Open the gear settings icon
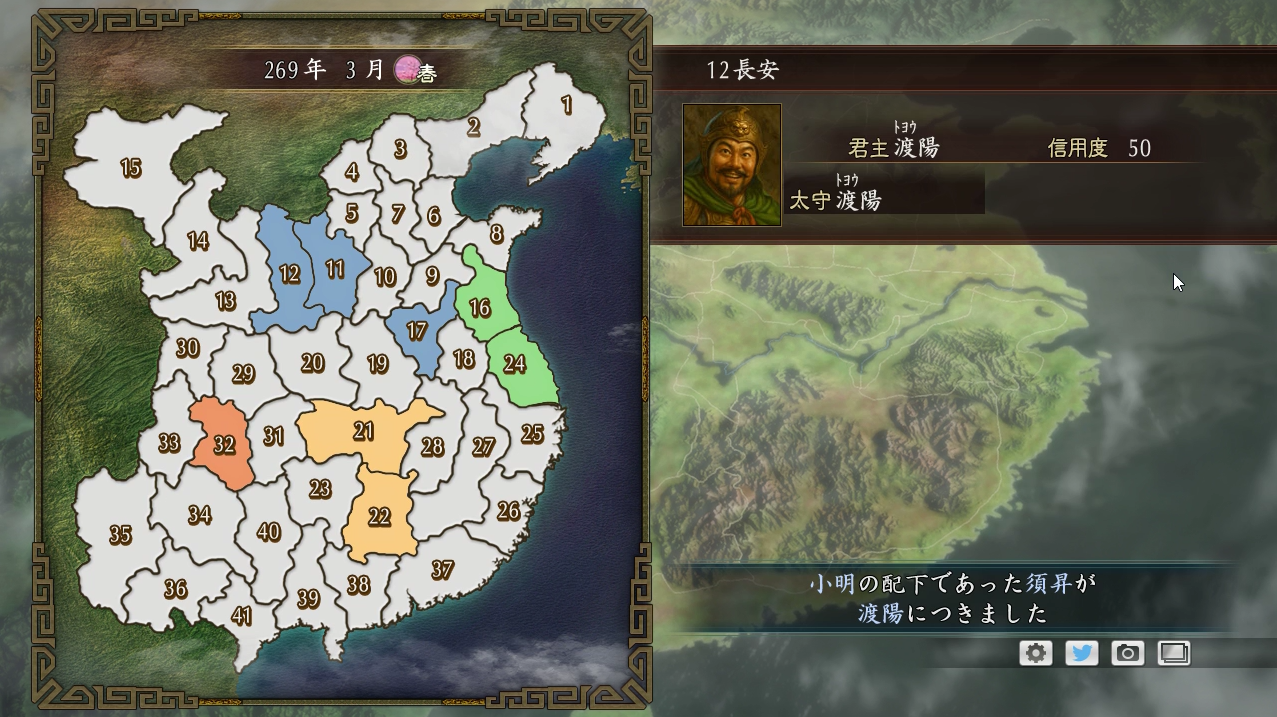 click(x=1036, y=653)
